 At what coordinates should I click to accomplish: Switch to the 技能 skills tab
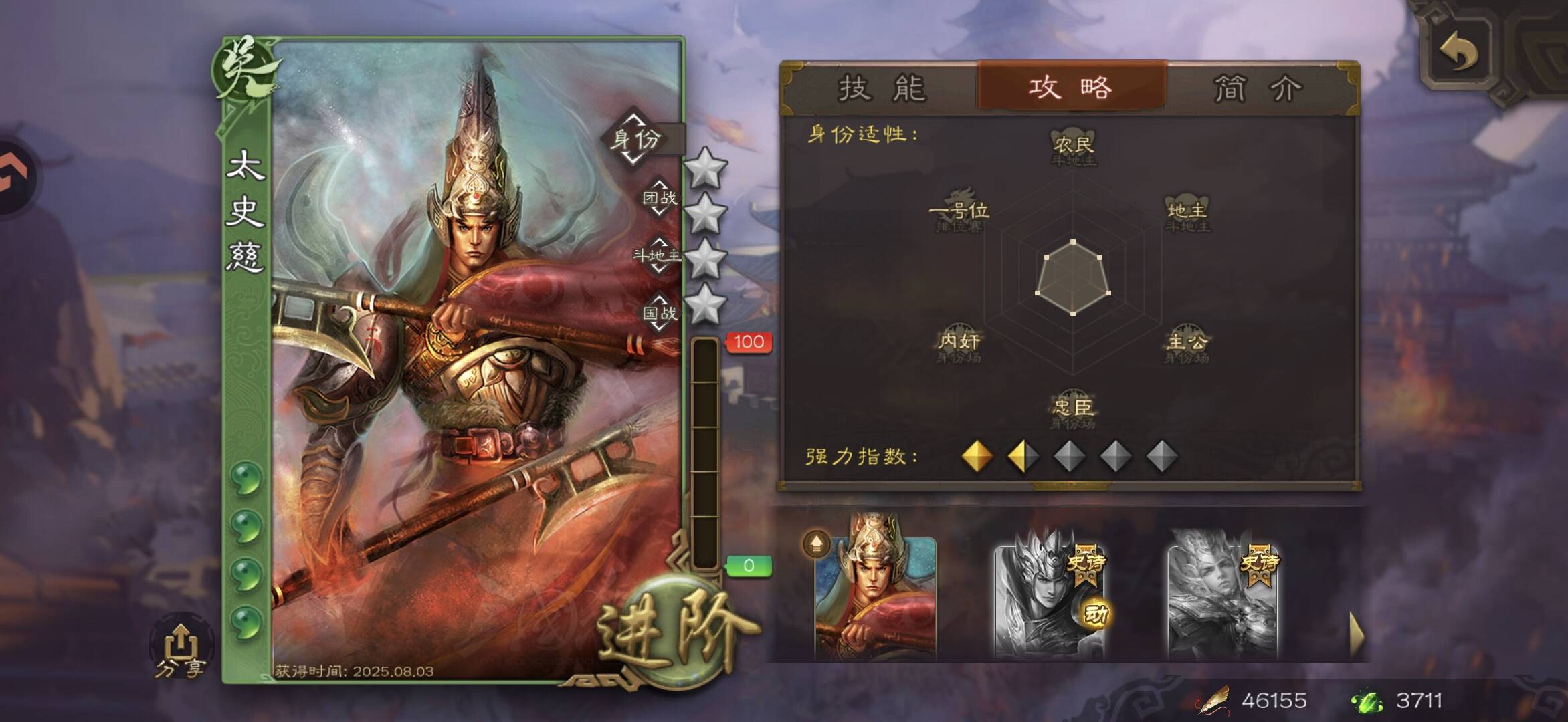click(x=882, y=88)
